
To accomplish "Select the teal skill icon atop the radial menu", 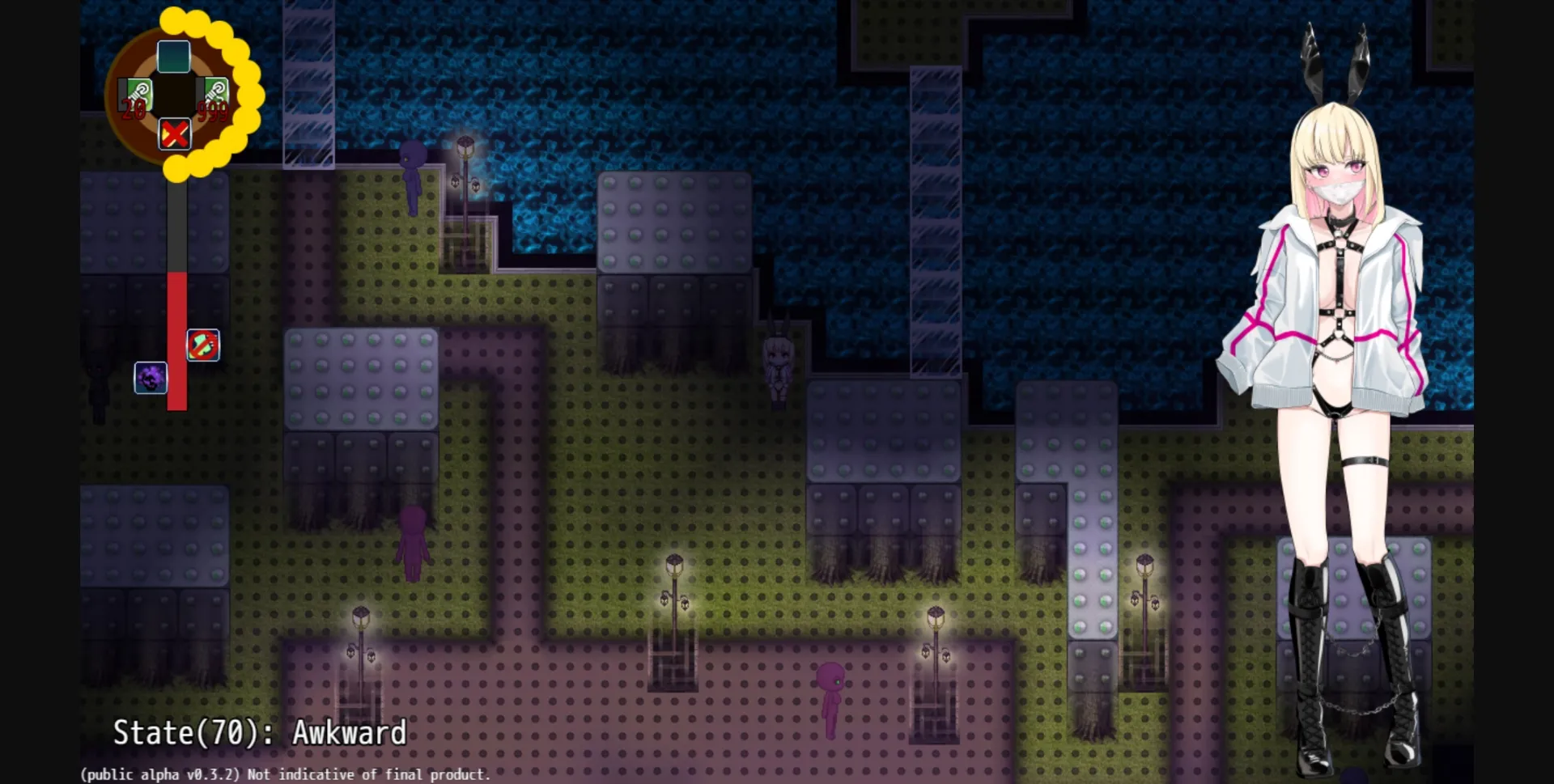I will click(173, 57).
